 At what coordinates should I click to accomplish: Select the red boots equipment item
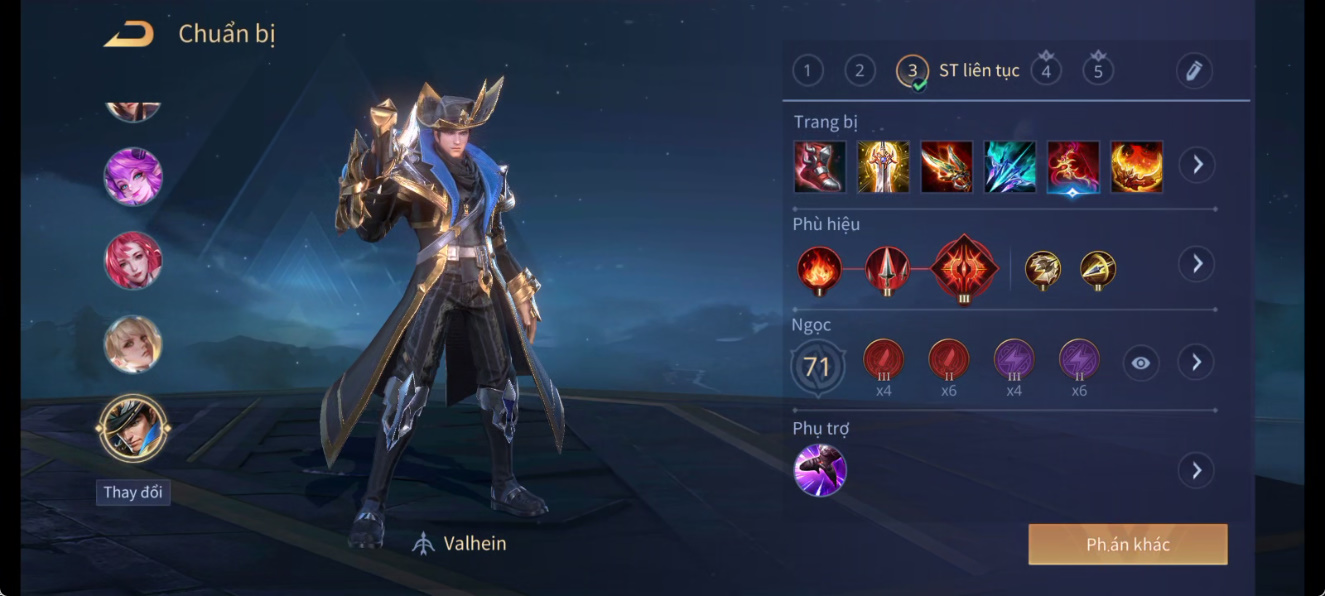(x=820, y=166)
